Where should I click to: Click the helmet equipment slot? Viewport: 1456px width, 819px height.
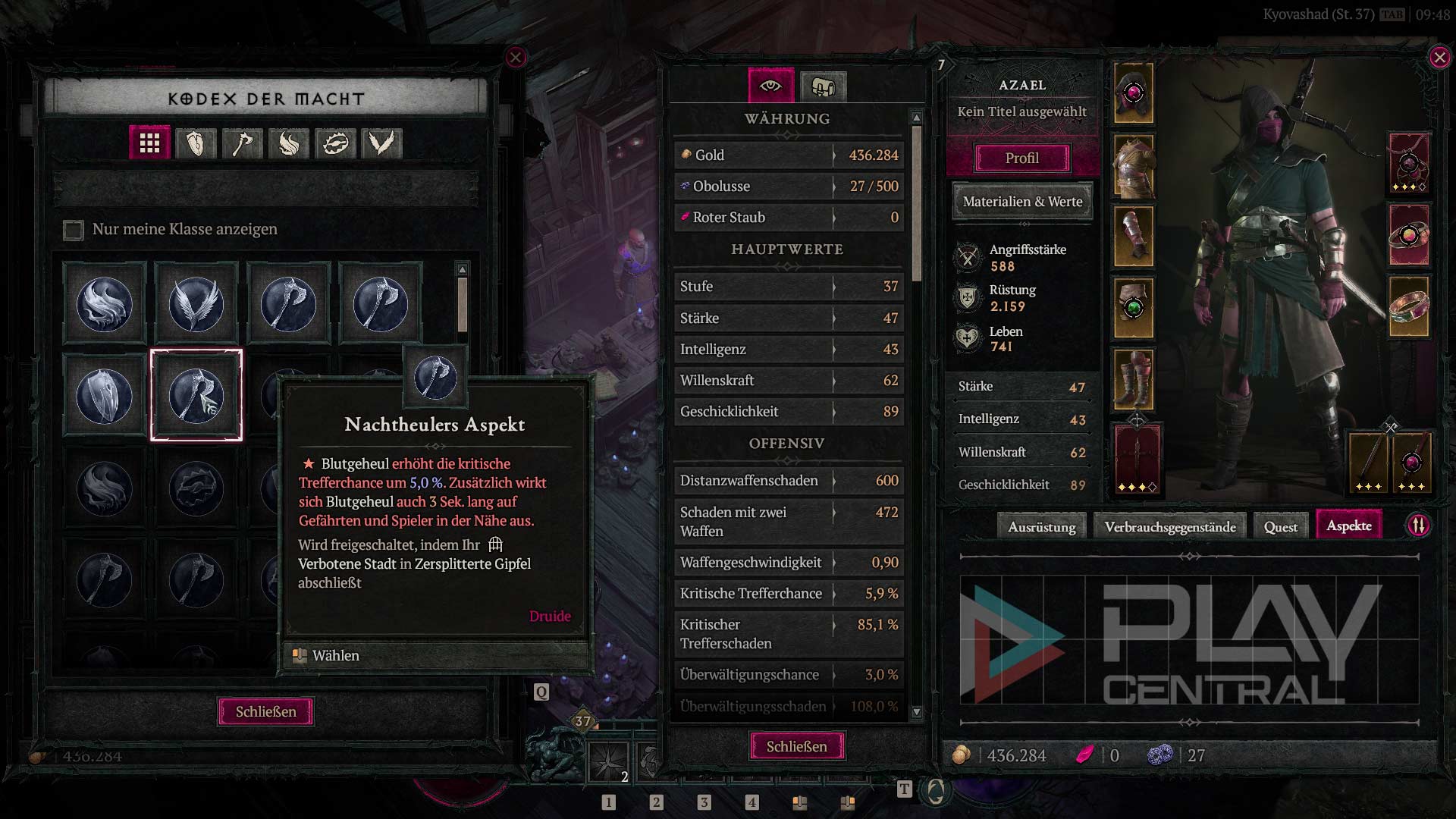1134,93
